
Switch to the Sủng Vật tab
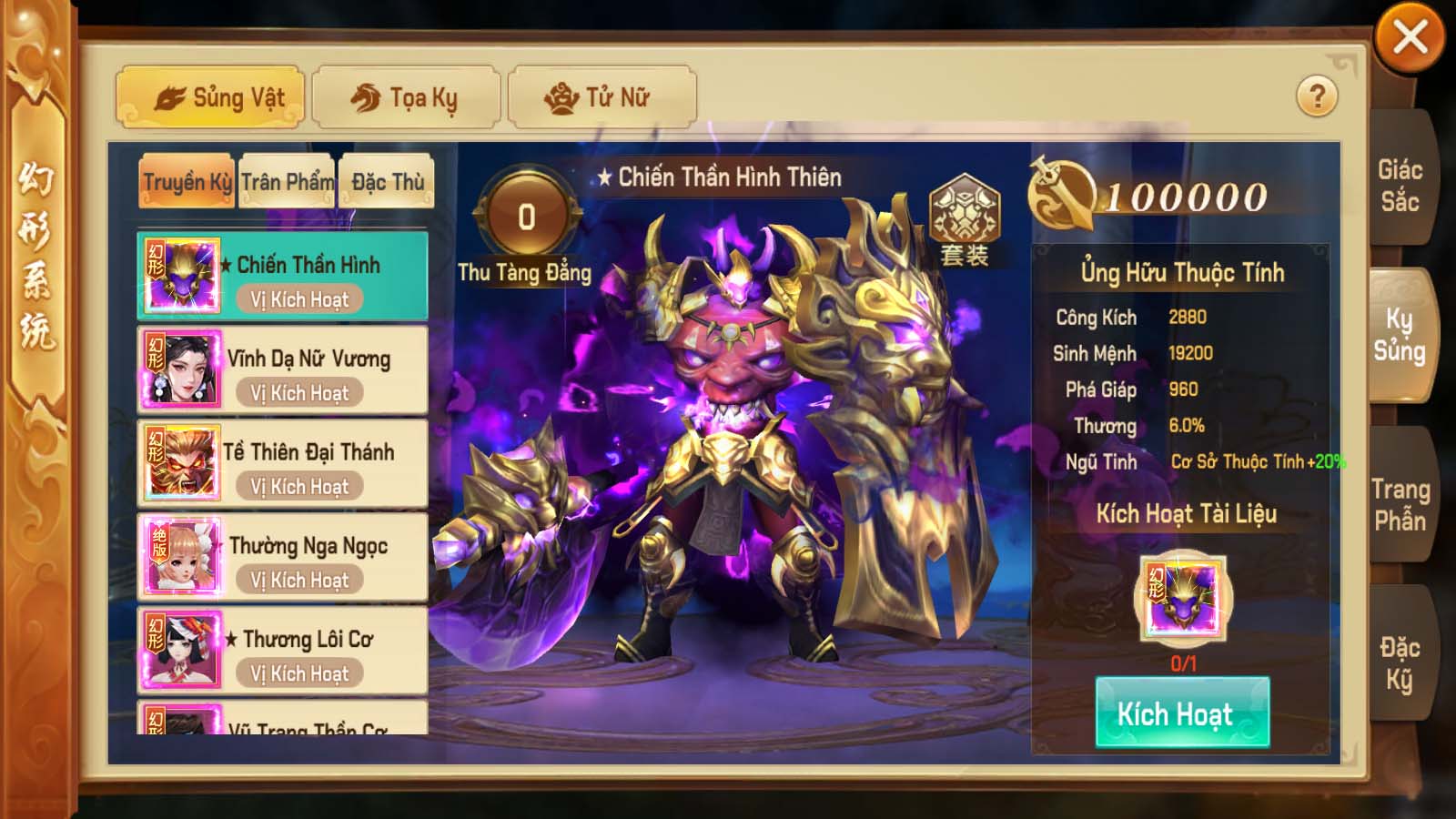[210, 97]
